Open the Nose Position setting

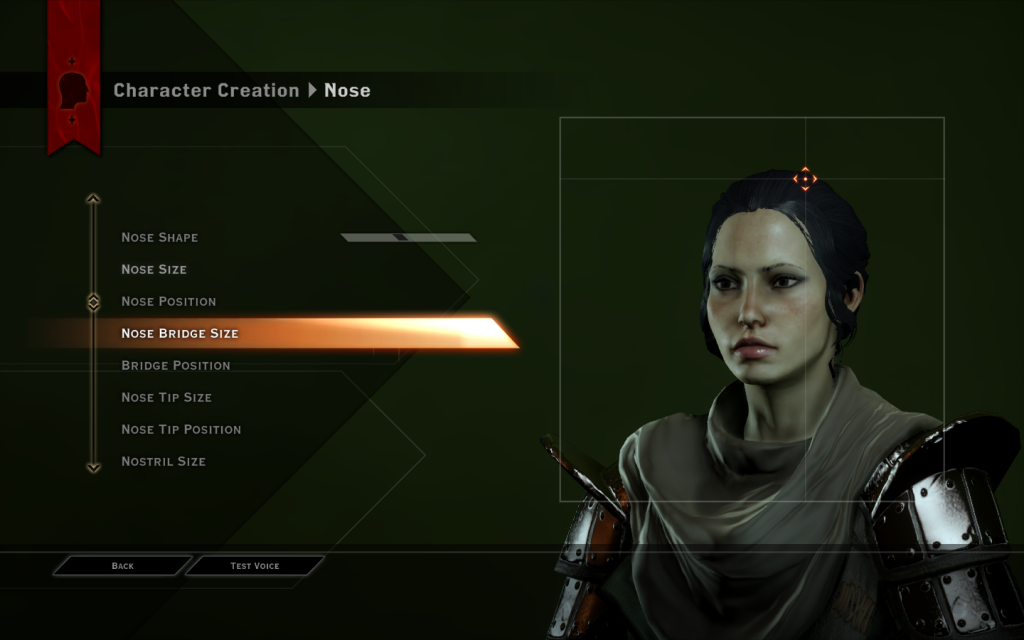[x=168, y=302]
